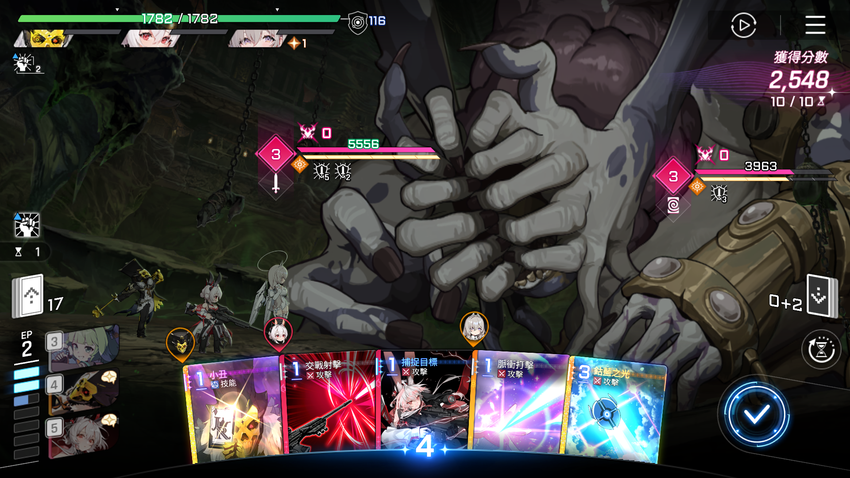The height and width of the screenshot is (478, 850).
Task: Use the yellow-masked character's EP 4 skill
Action: tap(83, 390)
